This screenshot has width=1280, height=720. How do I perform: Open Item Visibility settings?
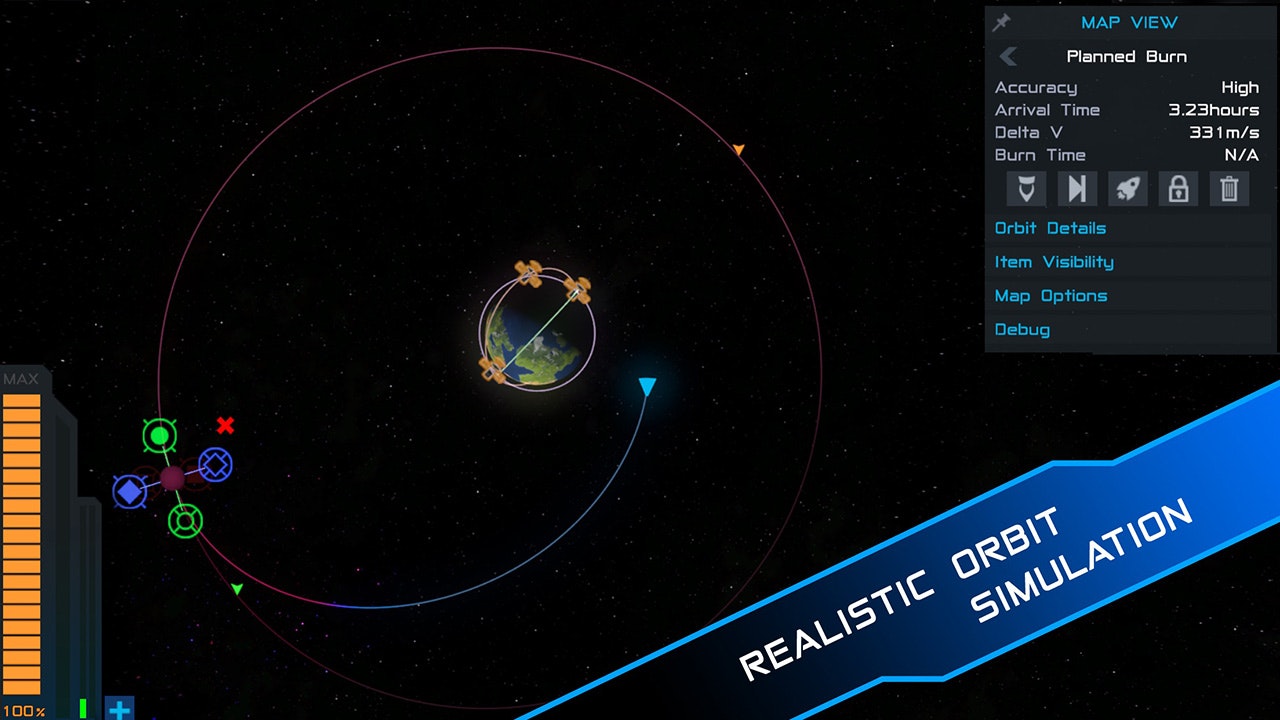(x=1054, y=262)
